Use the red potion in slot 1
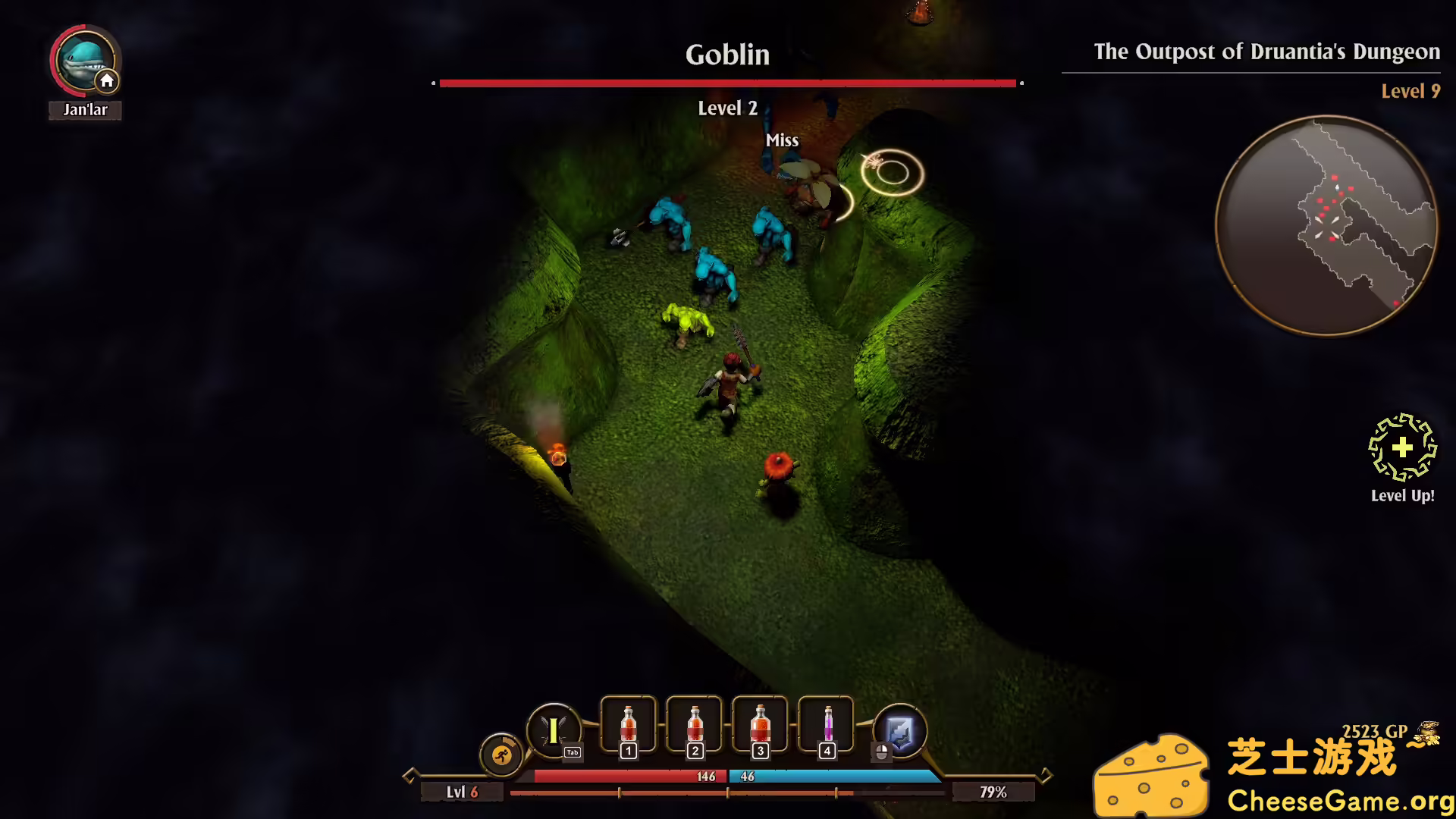 (628, 726)
